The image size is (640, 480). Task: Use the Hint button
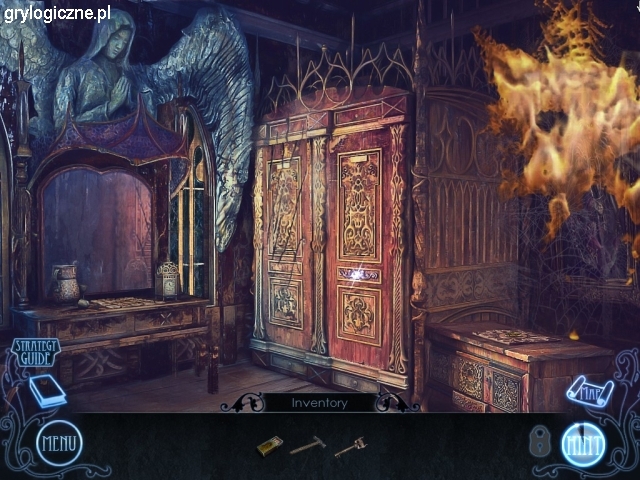pos(583,444)
